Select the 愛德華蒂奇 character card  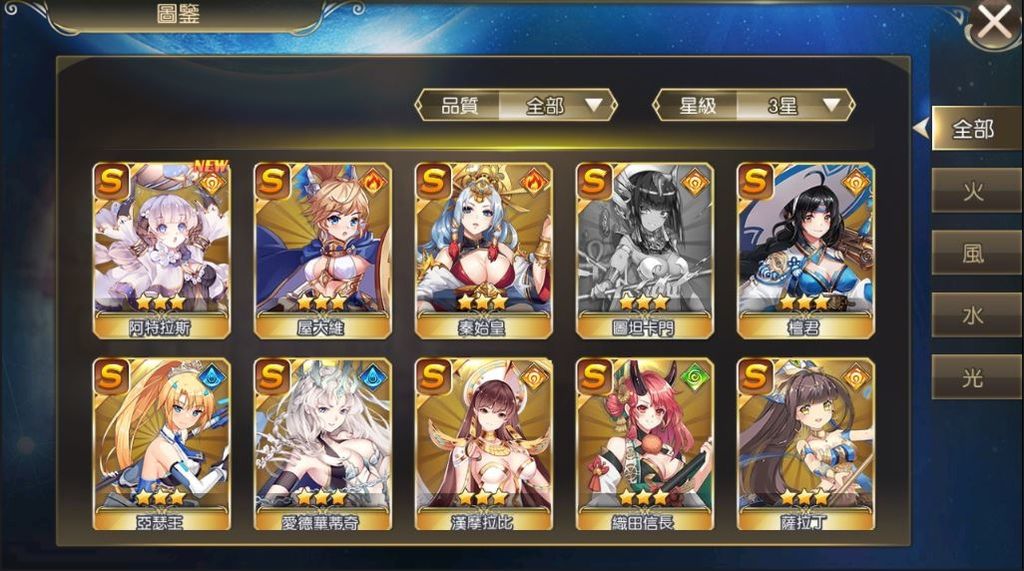point(322,444)
